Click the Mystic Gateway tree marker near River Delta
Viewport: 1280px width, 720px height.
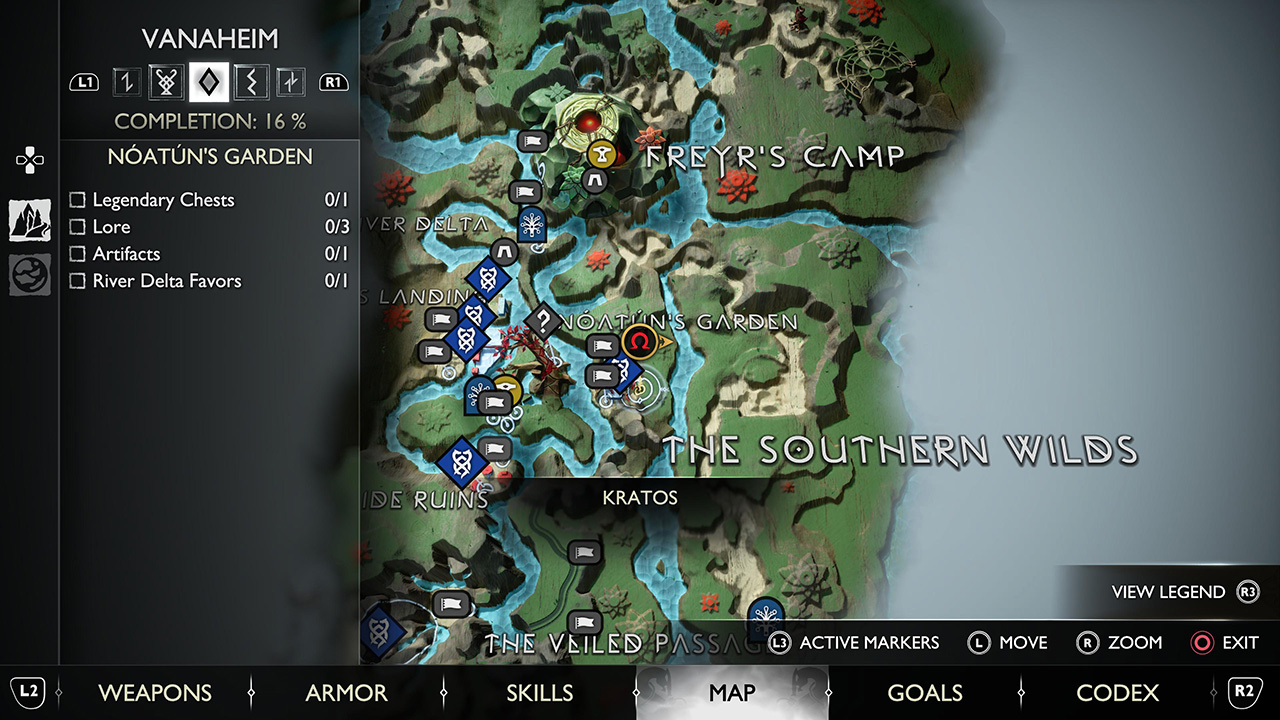[x=530, y=224]
